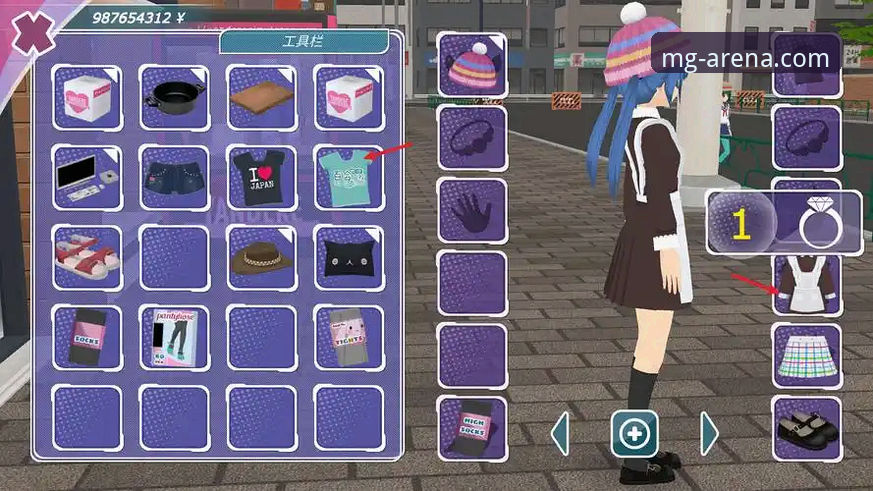Select the denim shorts in the inventory

click(174, 177)
